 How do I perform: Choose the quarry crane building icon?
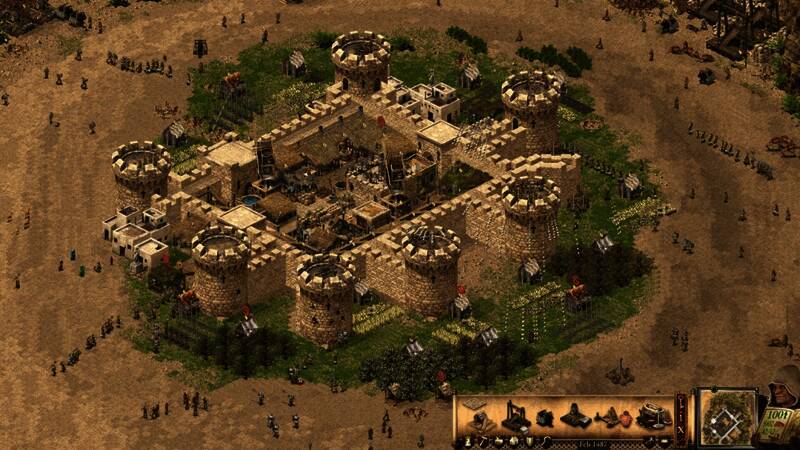514,414
